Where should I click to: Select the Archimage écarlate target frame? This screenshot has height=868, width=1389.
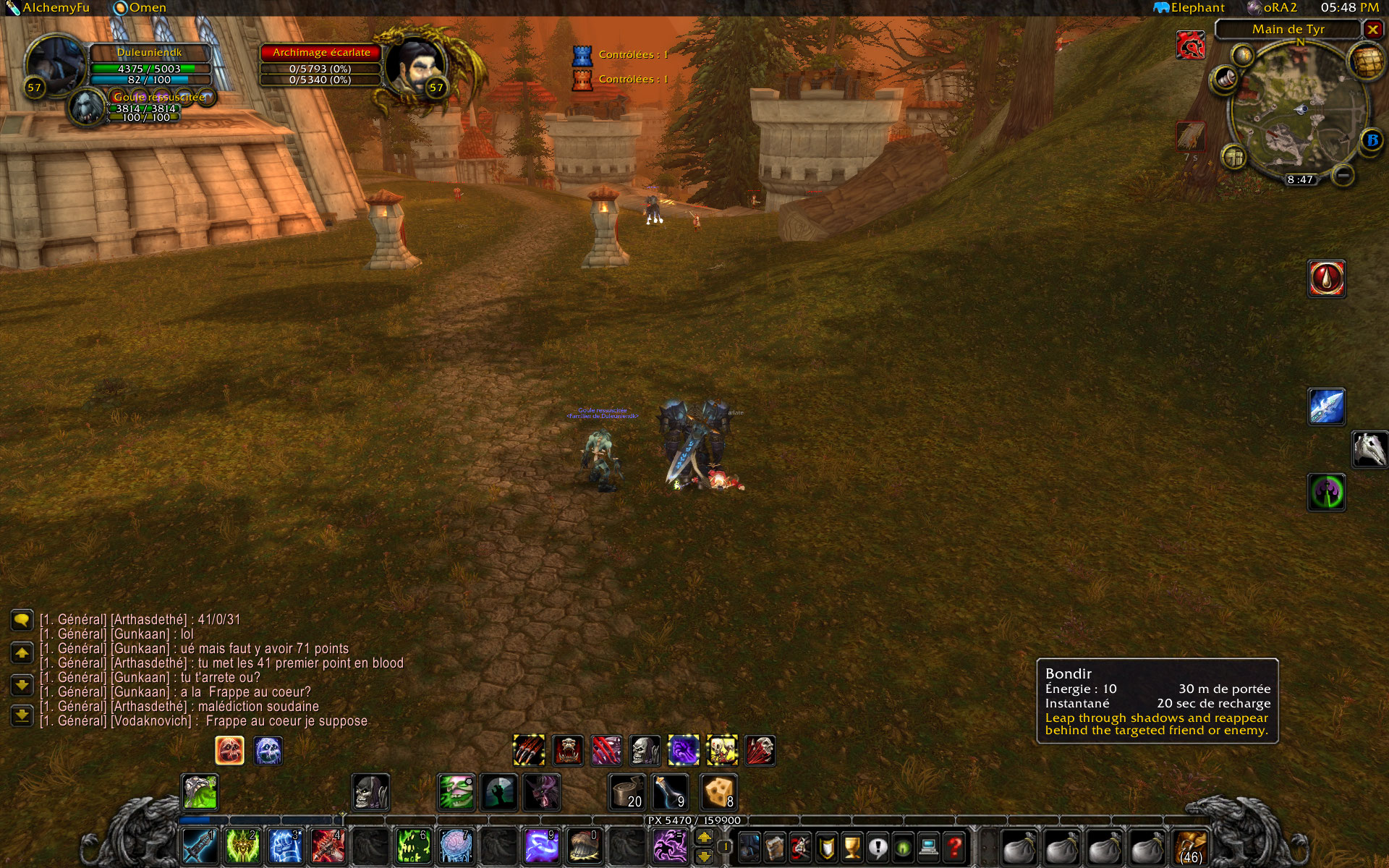coord(320,53)
